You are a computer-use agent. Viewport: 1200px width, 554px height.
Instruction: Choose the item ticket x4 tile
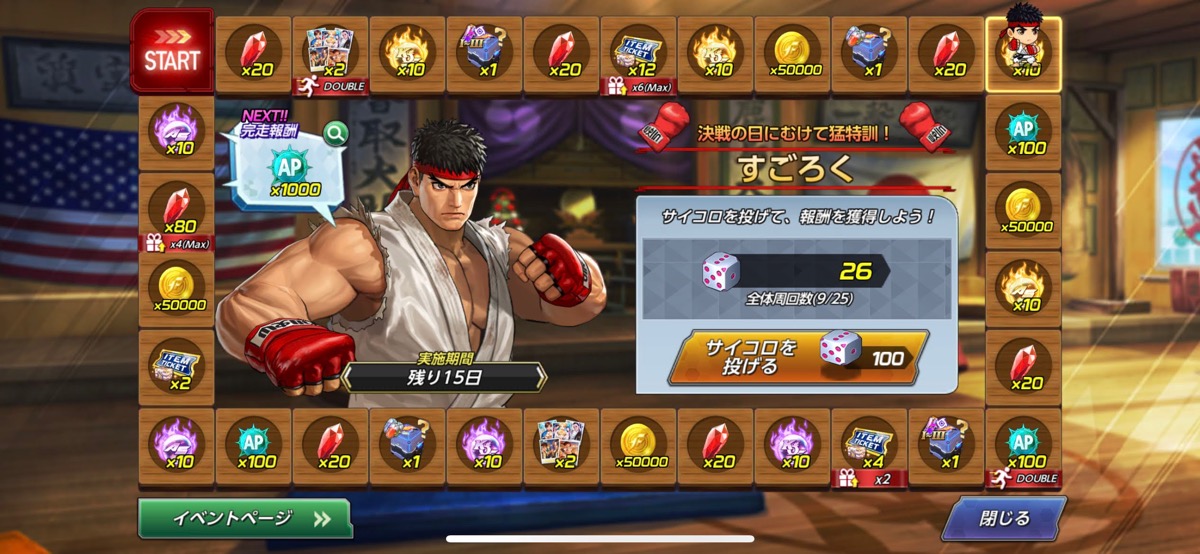(869, 446)
